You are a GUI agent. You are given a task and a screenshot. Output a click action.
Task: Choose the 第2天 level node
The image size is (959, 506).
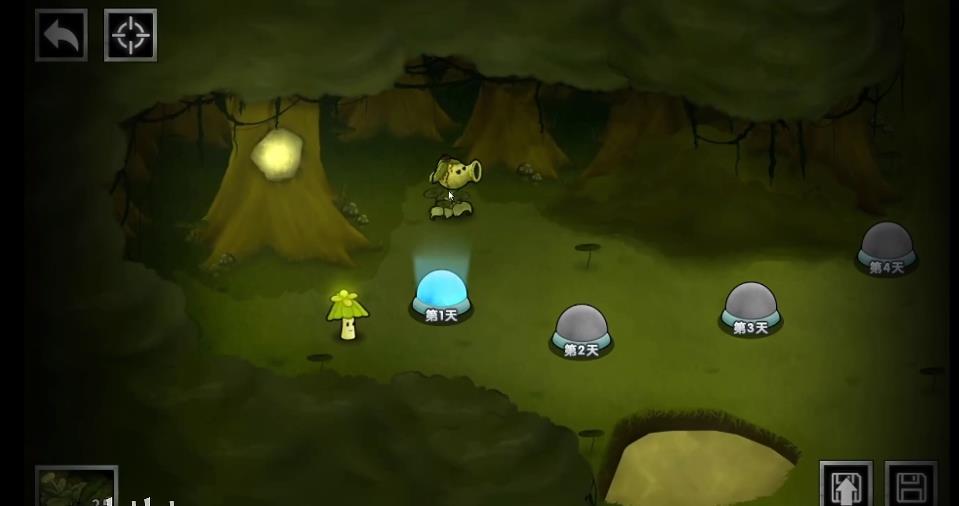pyautogui.click(x=581, y=329)
